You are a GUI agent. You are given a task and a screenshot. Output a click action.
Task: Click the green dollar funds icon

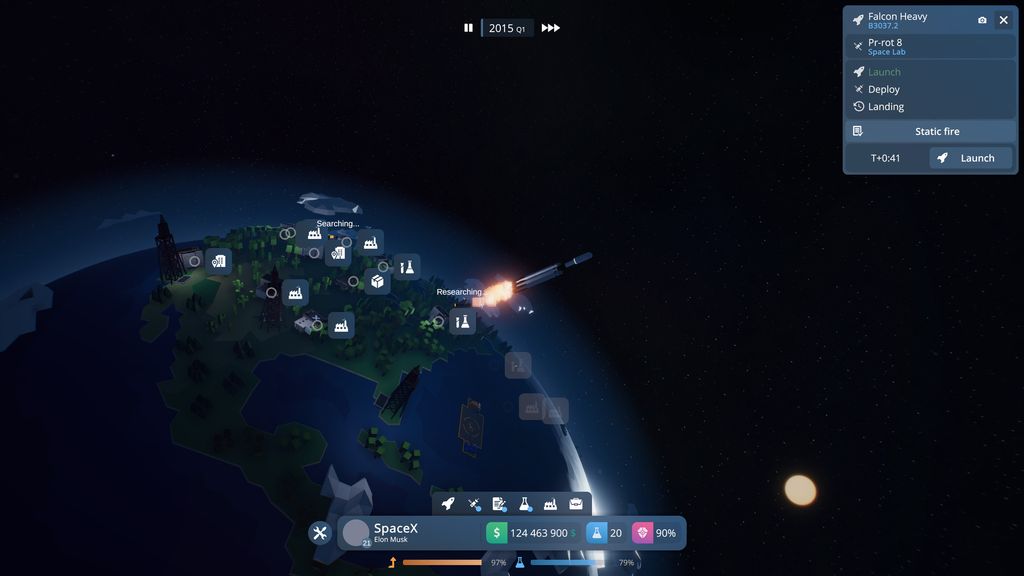click(497, 533)
